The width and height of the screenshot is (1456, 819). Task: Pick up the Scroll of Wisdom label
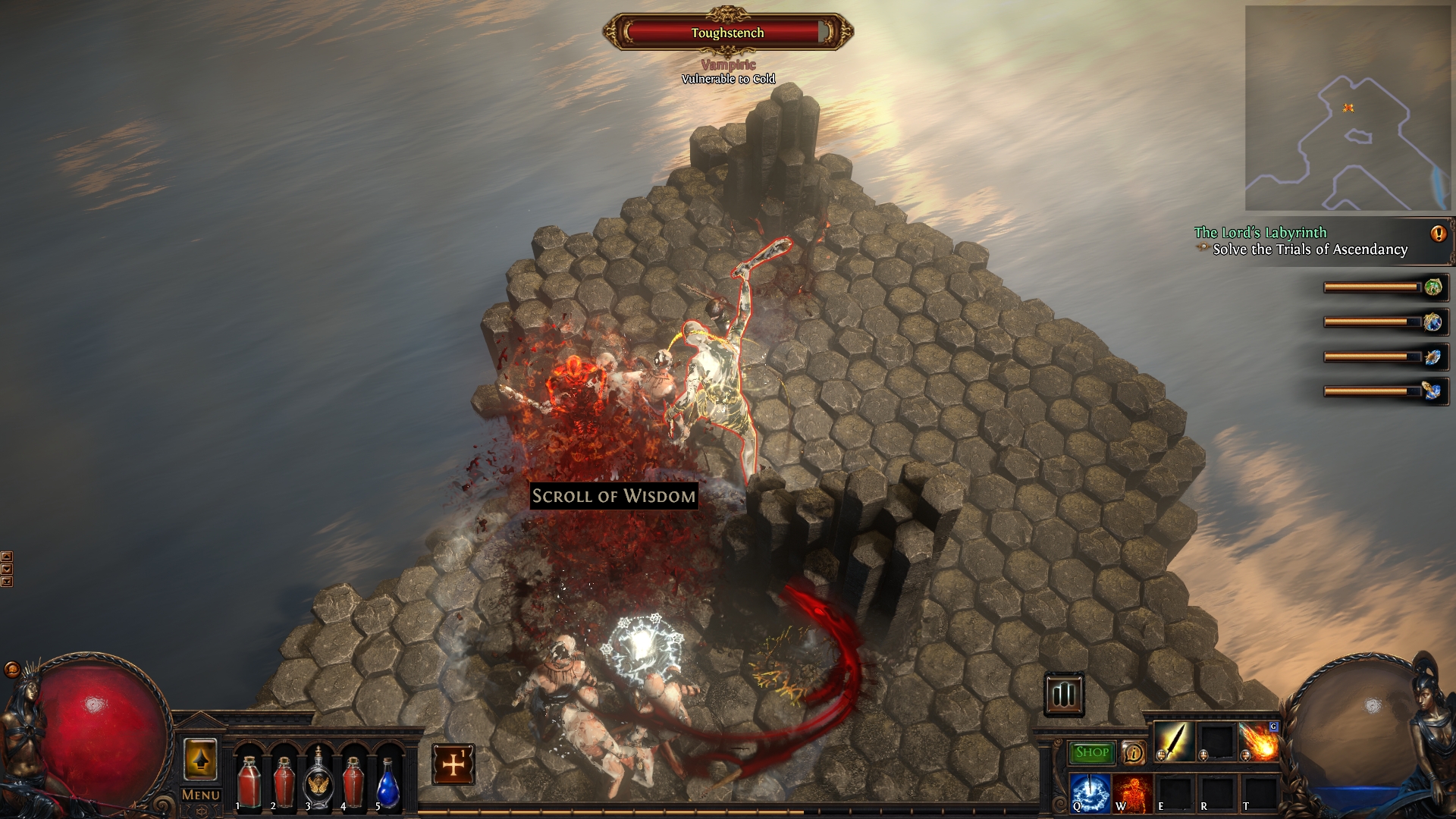(613, 496)
